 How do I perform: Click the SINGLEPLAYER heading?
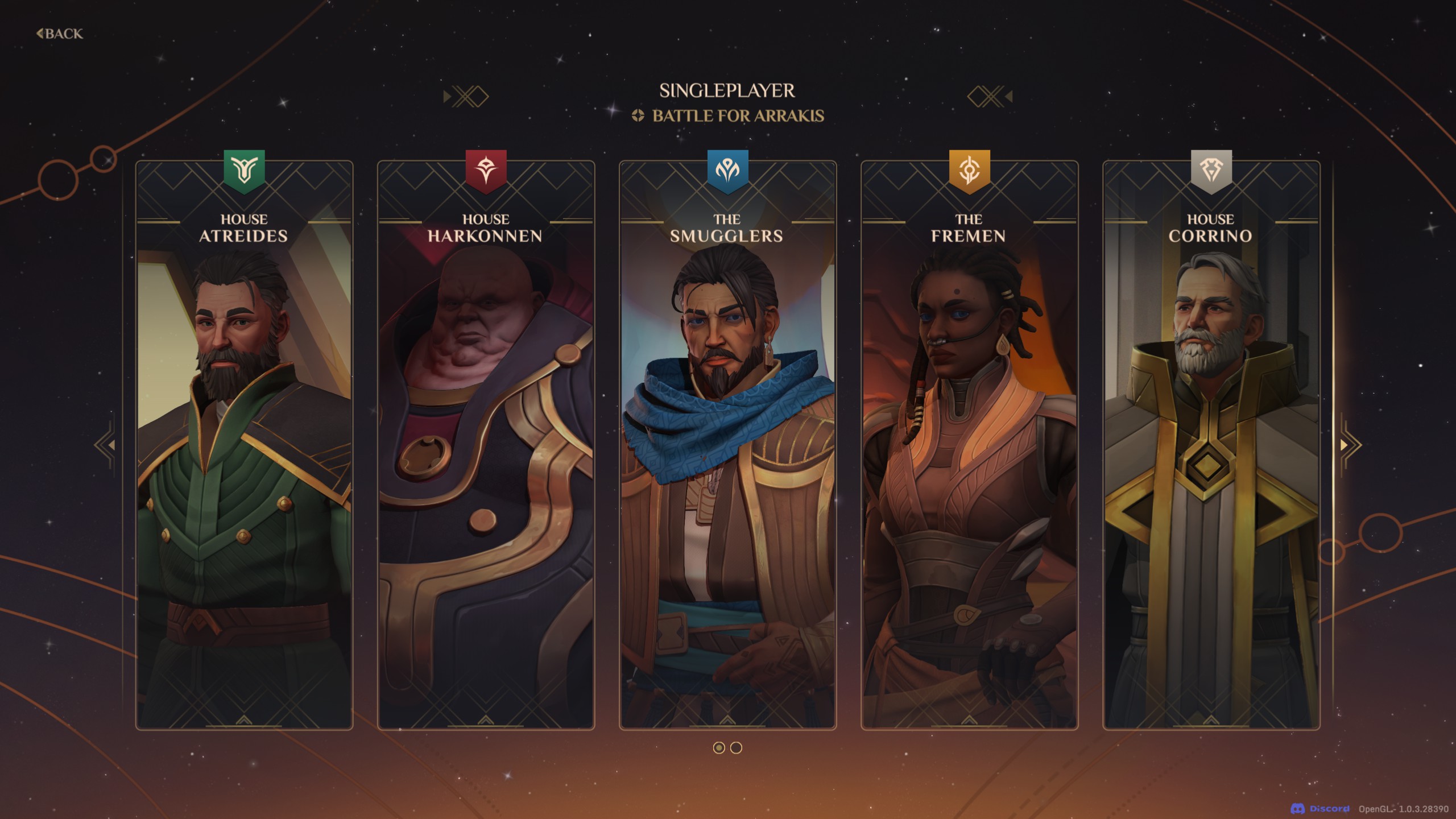tap(728, 91)
